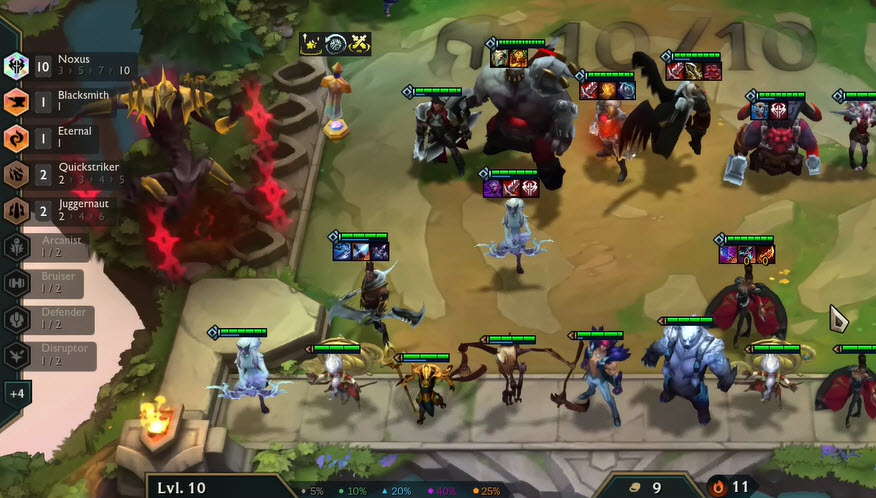Select the Juggernaut trait row
This screenshot has height=498, width=876.
coord(60,210)
